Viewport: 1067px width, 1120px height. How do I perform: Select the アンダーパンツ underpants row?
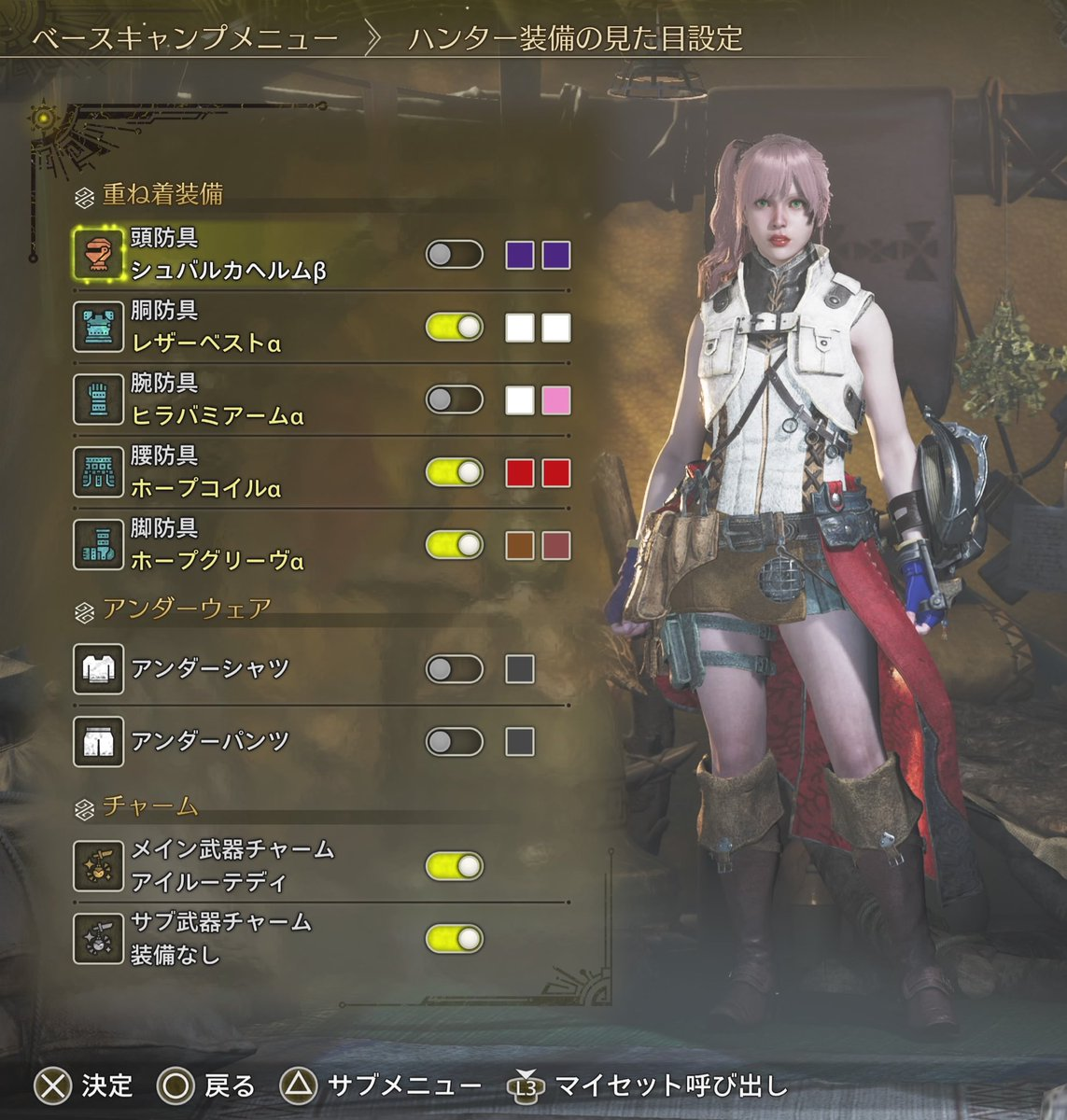[210, 742]
